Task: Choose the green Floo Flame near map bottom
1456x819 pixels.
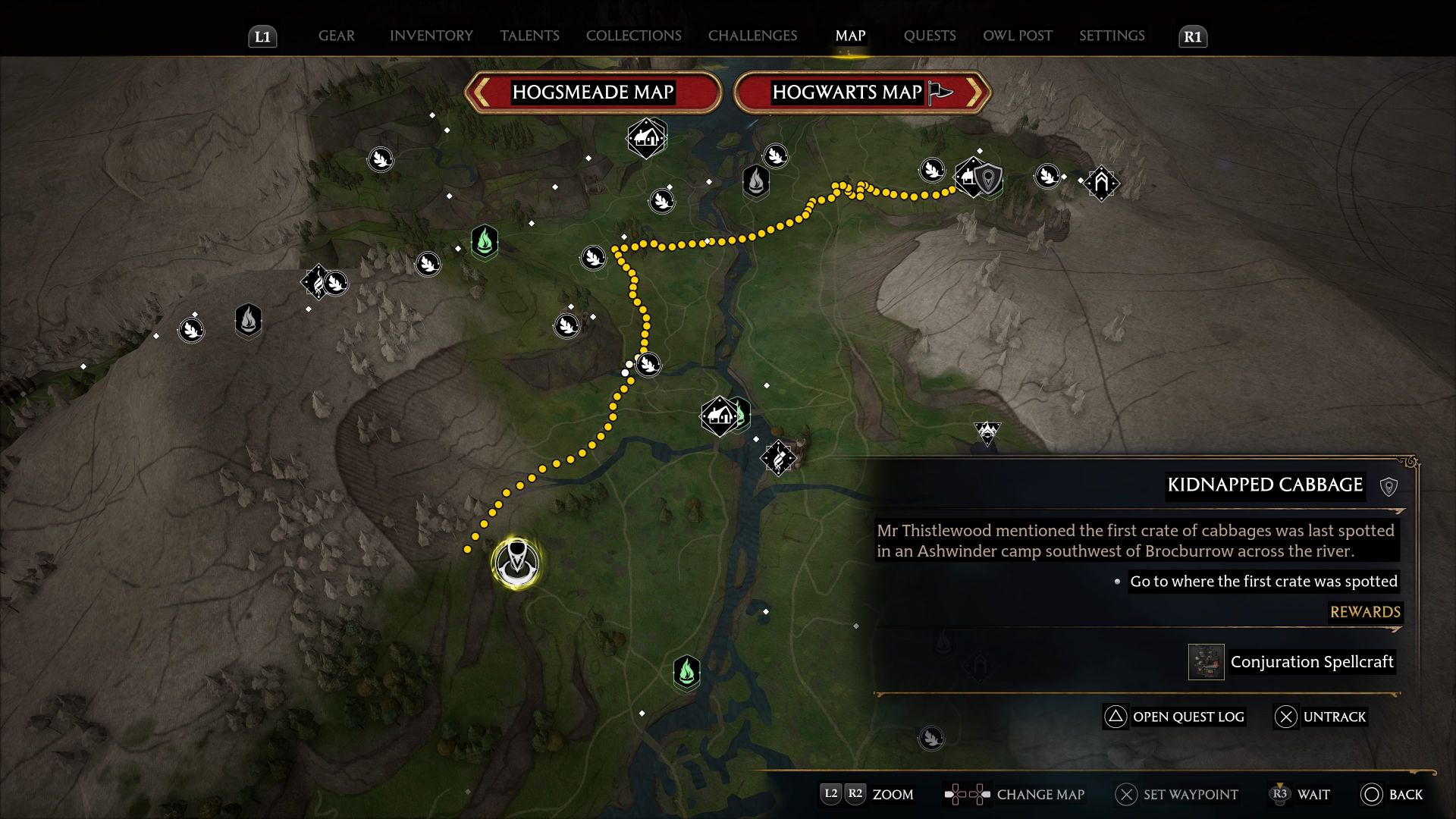Action: 686,672
